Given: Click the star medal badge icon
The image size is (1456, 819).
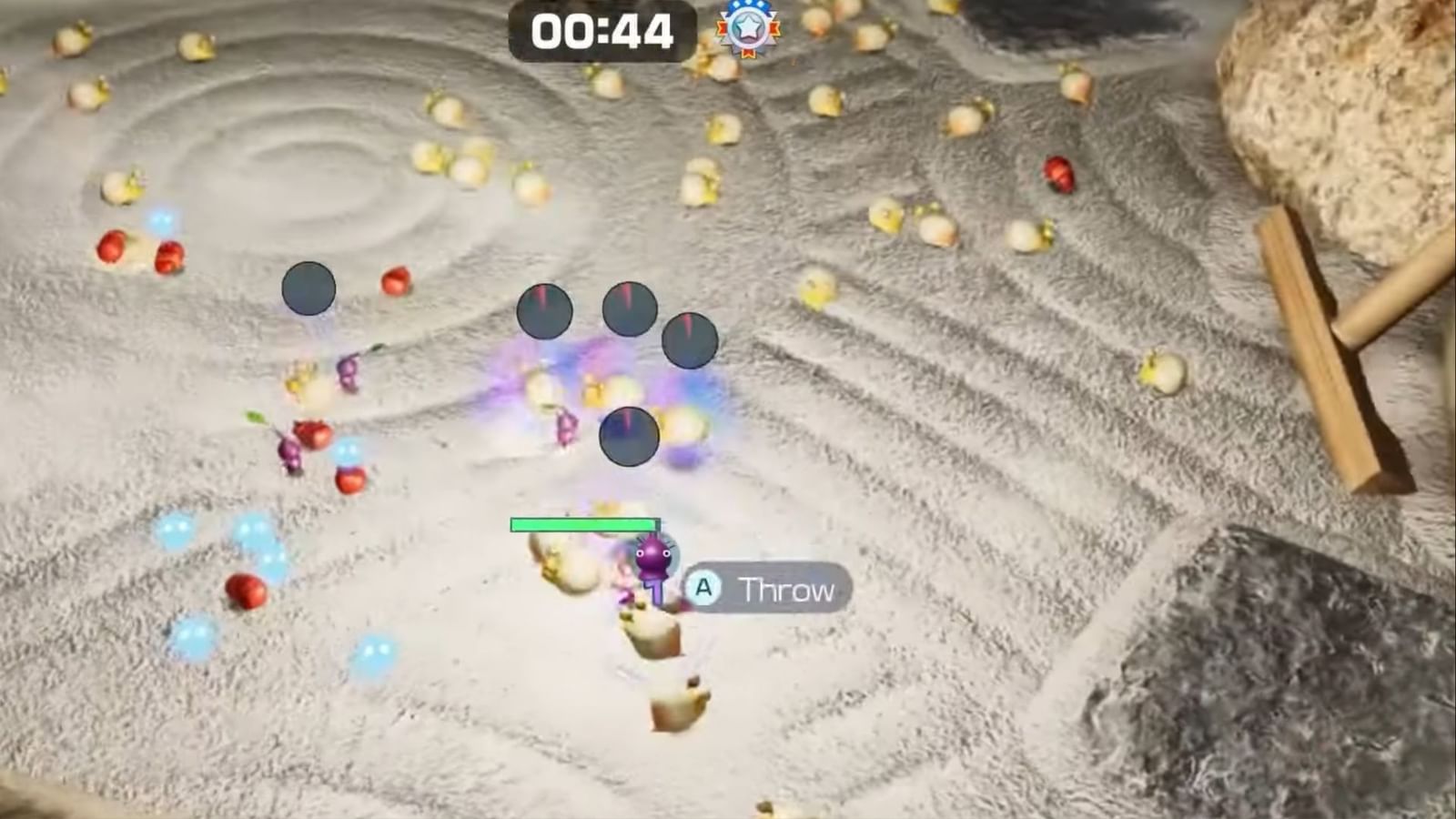Looking at the screenshot, I should 744,28.
